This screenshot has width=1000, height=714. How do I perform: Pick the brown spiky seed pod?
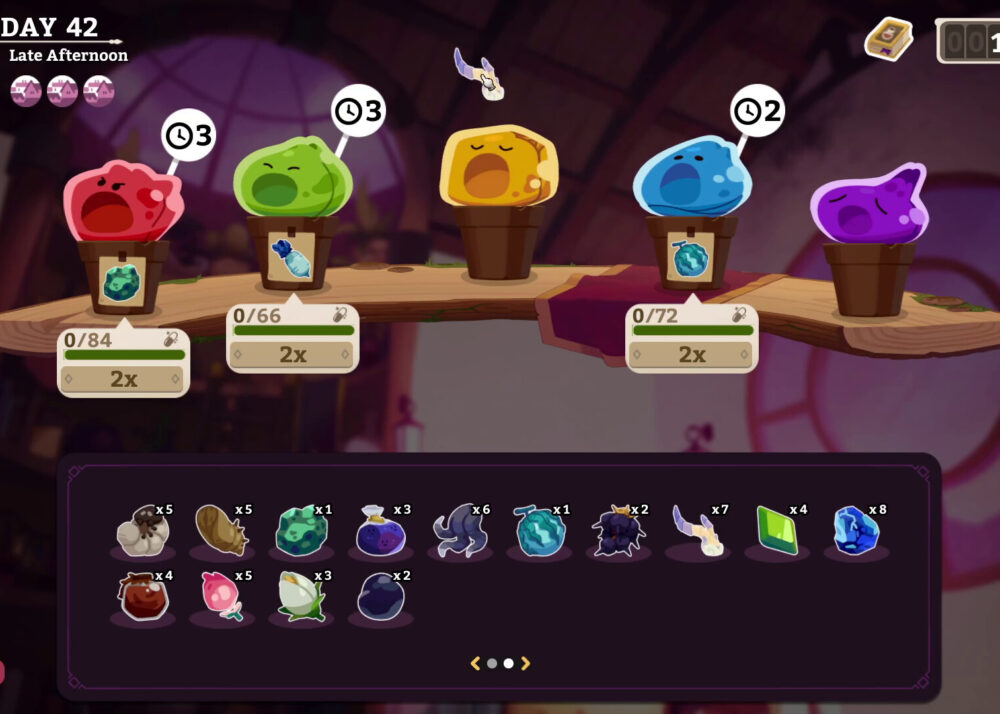[221, 530]
